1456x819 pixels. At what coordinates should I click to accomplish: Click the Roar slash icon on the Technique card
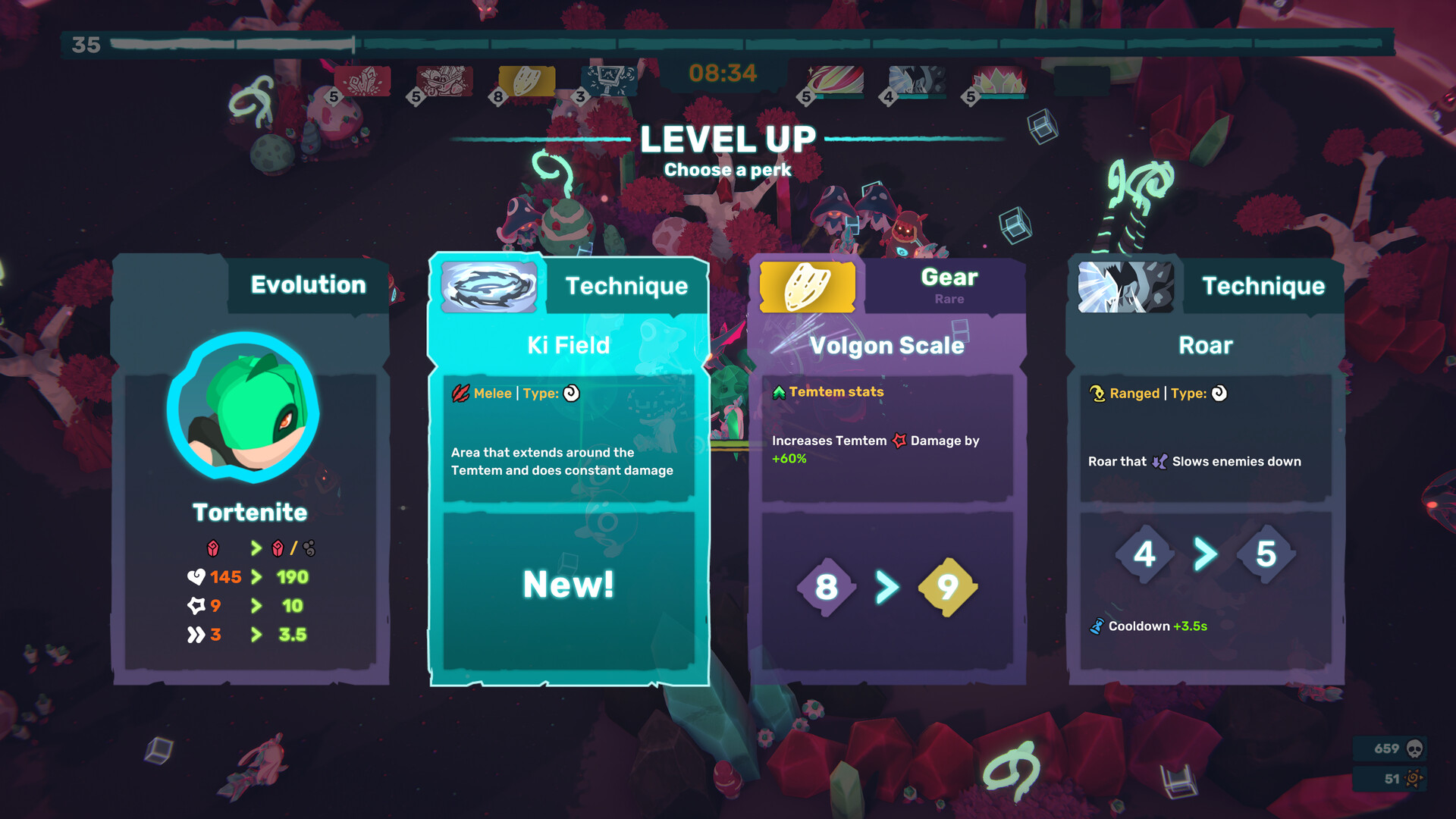[x=1125, y=288]
